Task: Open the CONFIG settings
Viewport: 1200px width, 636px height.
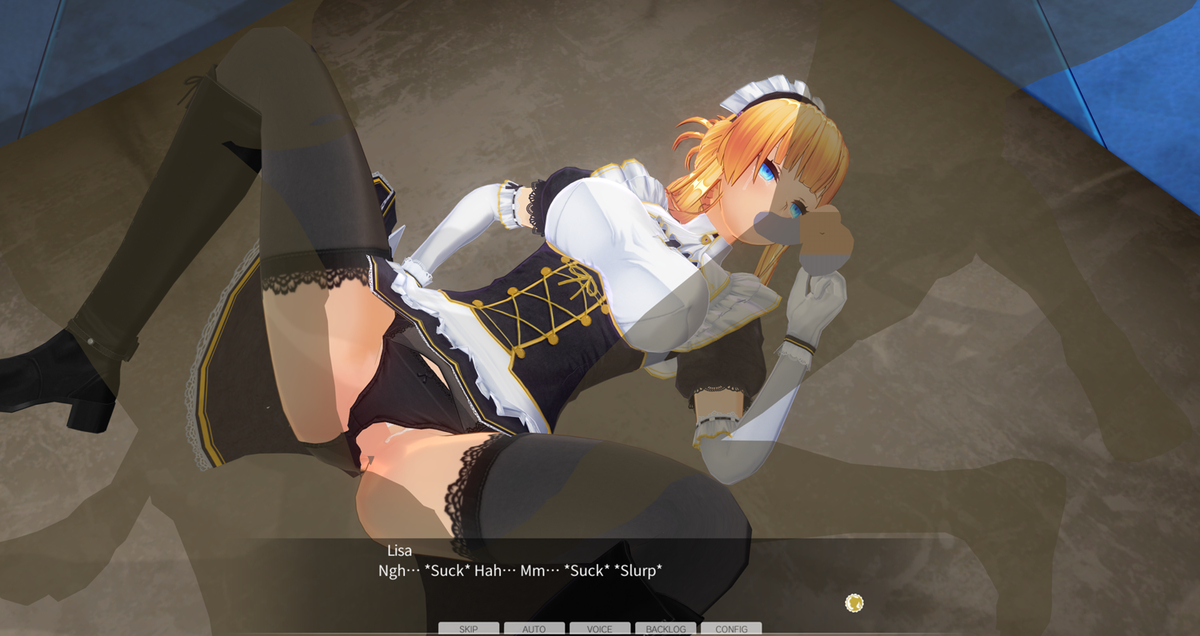Action: (x=731, y=629)
